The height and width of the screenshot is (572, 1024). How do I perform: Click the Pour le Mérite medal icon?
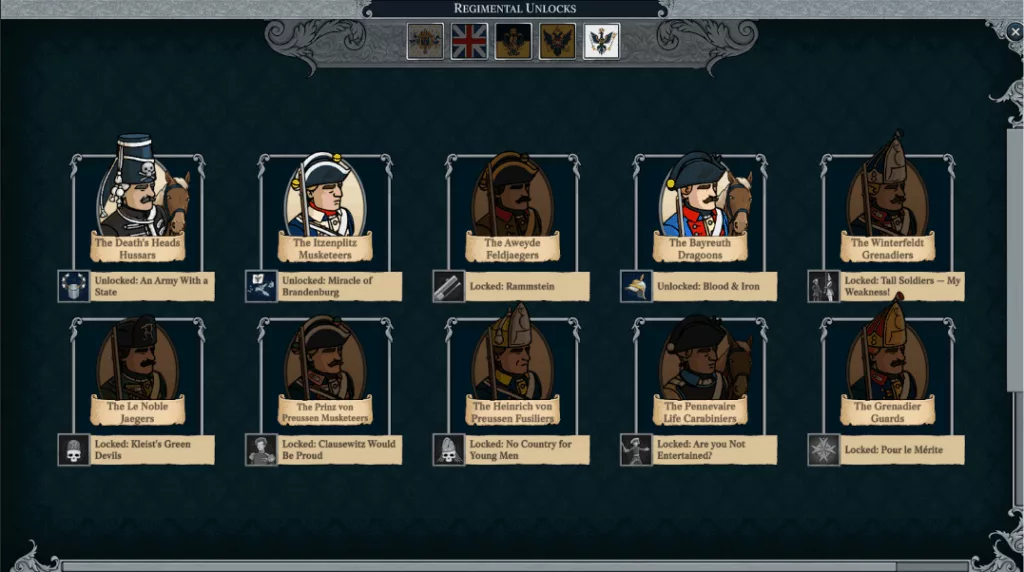coord(823,450)
